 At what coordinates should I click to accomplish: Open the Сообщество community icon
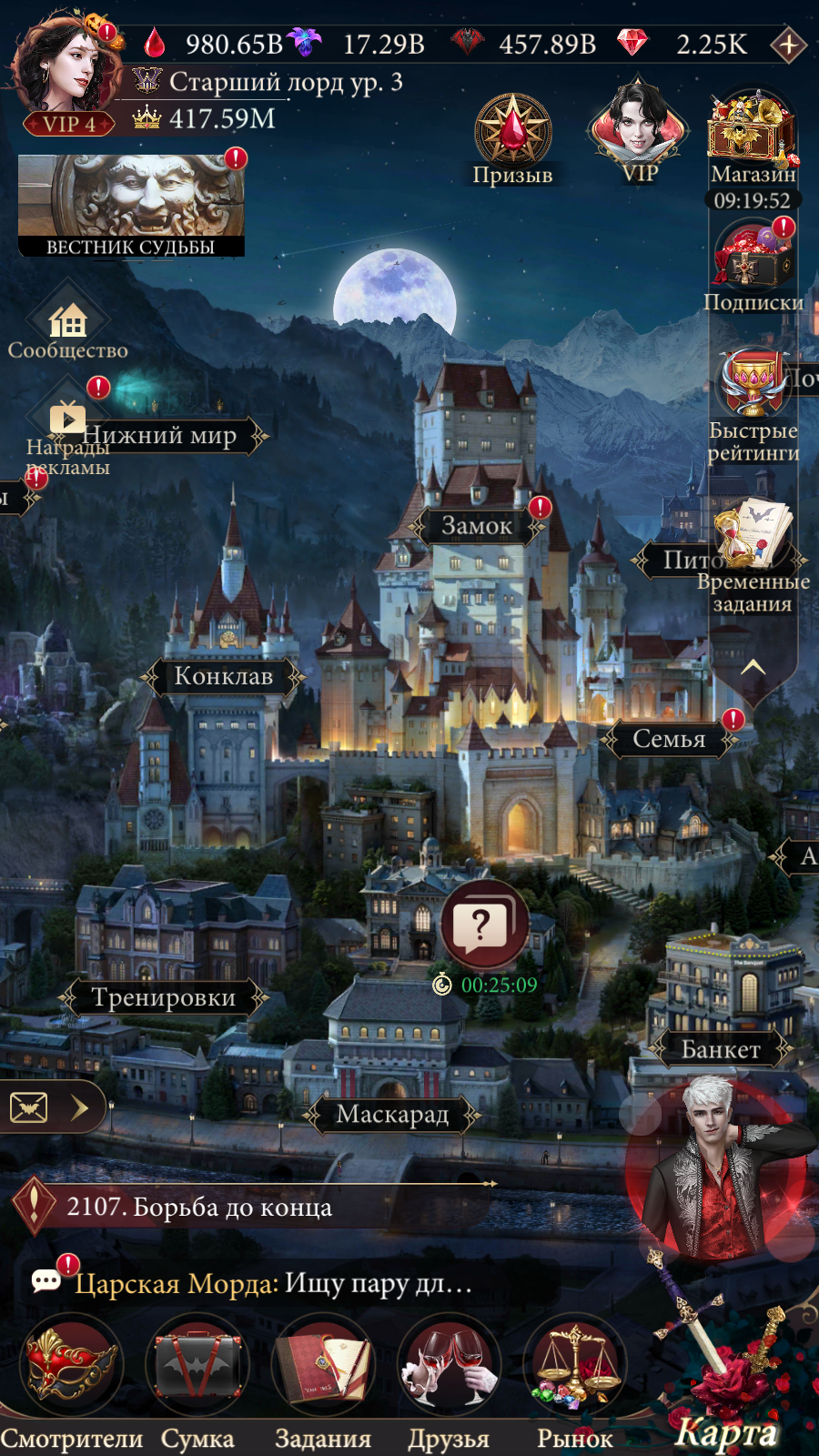pos(68,323)
